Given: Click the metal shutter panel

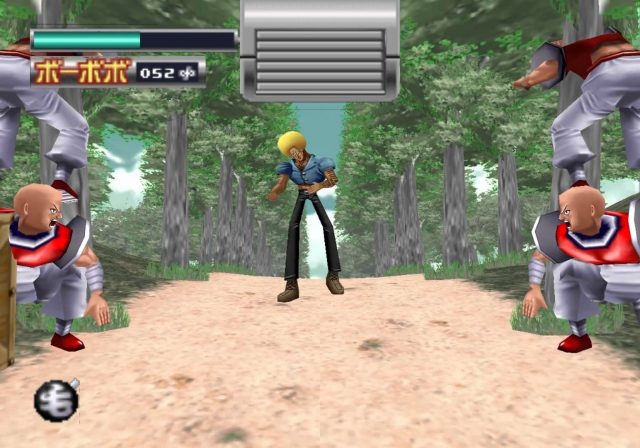Looking at the screenshot, I should (319, 50).
